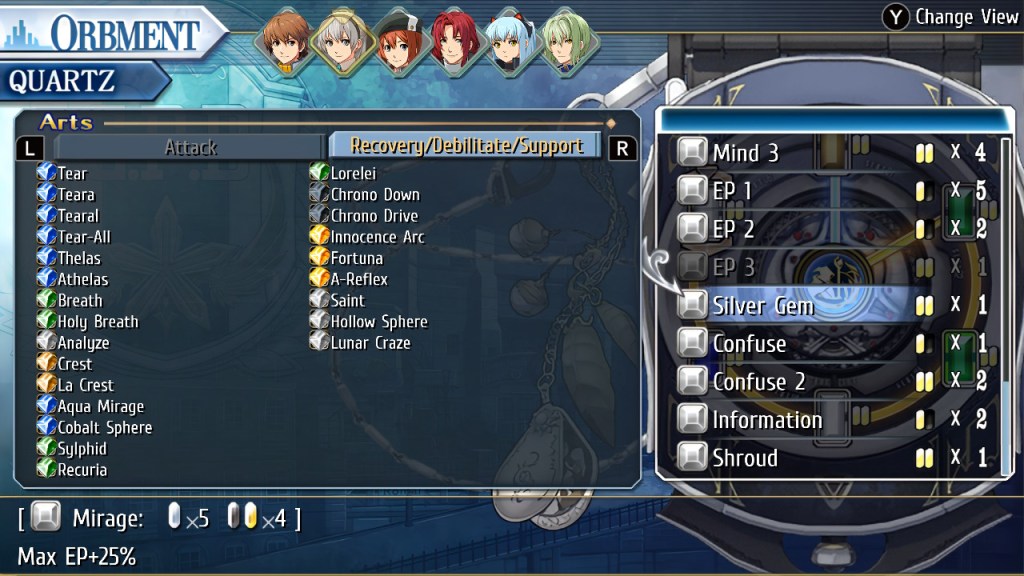This screenshot has height=576, width=1024.
Task: Highlight the Tear art in the list
Action: 72,174
